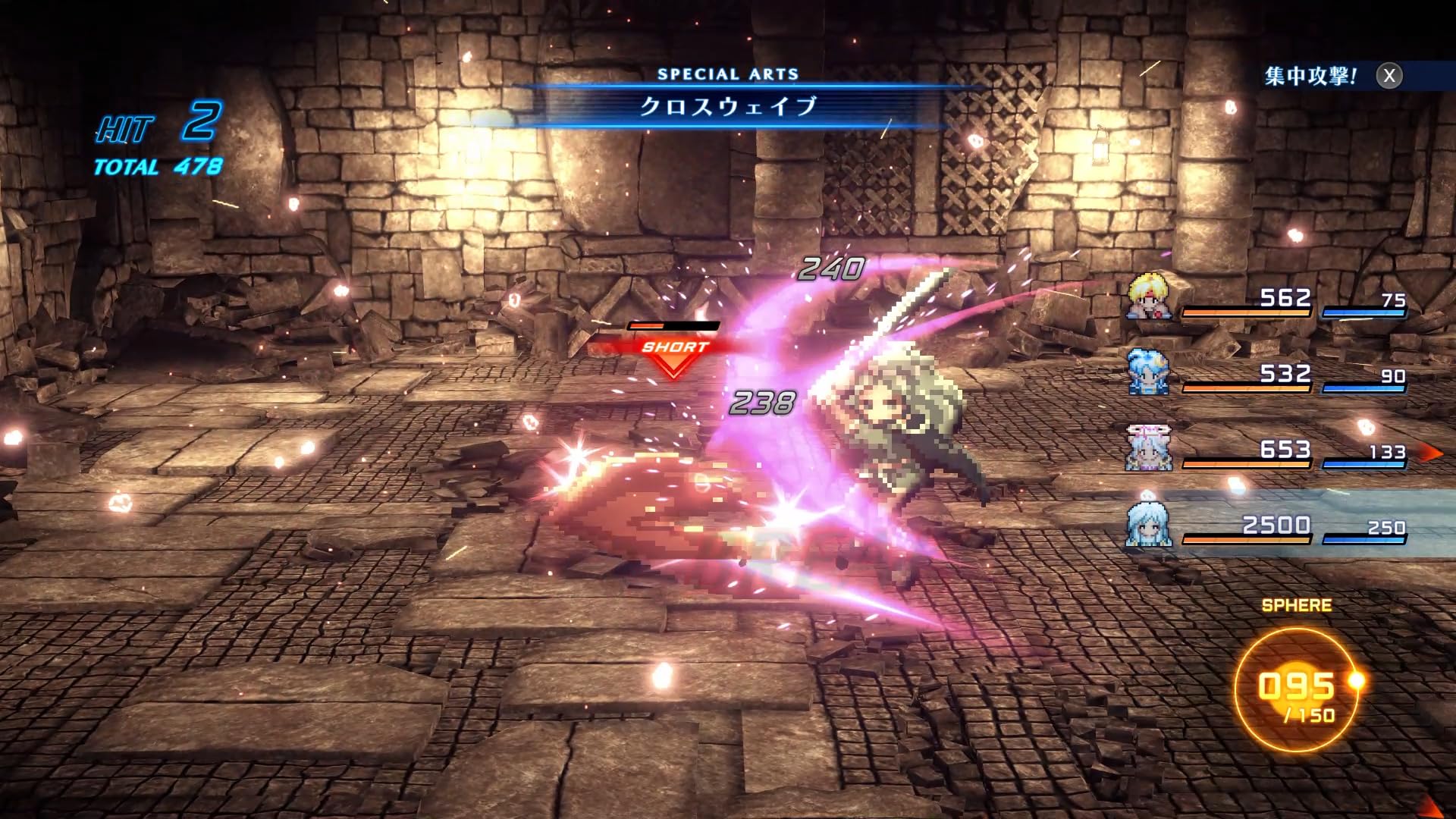Click the 240 damage number
The height and width of the screenshot is (819, 1456).
[830, 267]
